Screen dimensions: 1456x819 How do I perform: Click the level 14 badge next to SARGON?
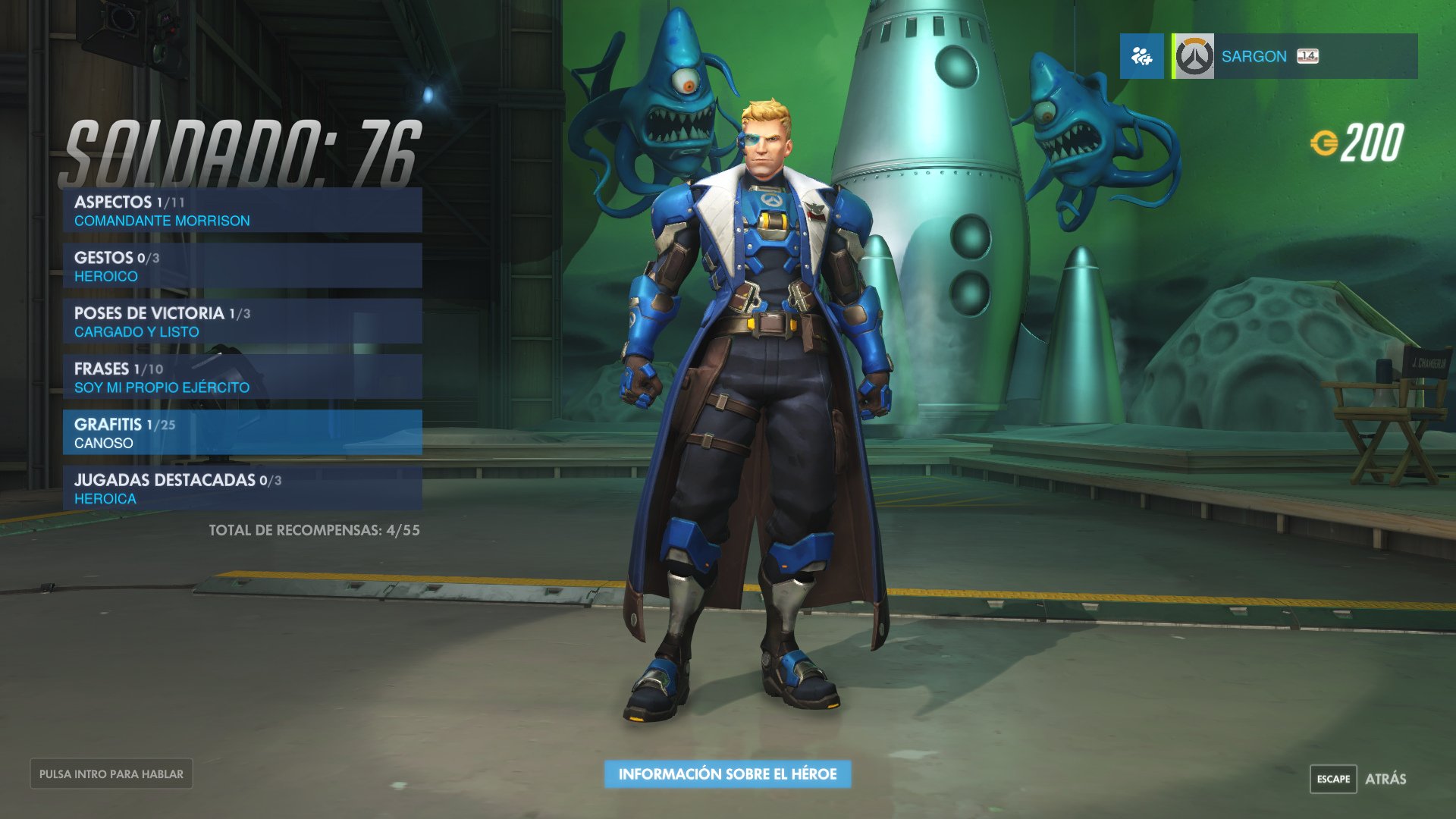(x=1307, y=56)
